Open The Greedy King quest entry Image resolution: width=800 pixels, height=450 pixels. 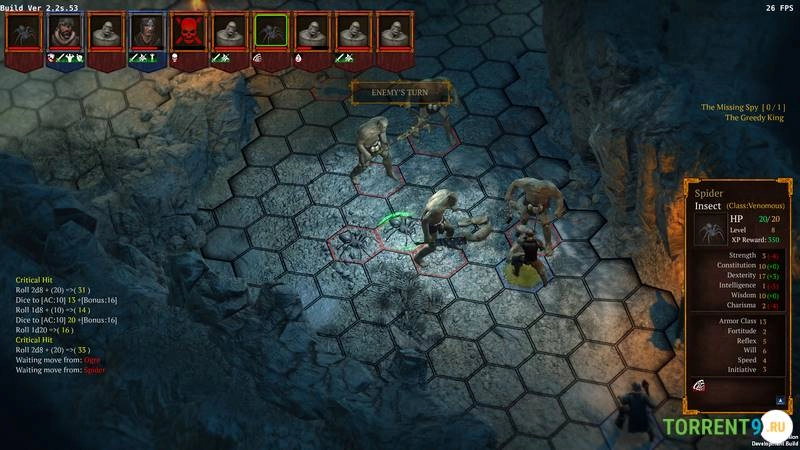click(754, 118)
